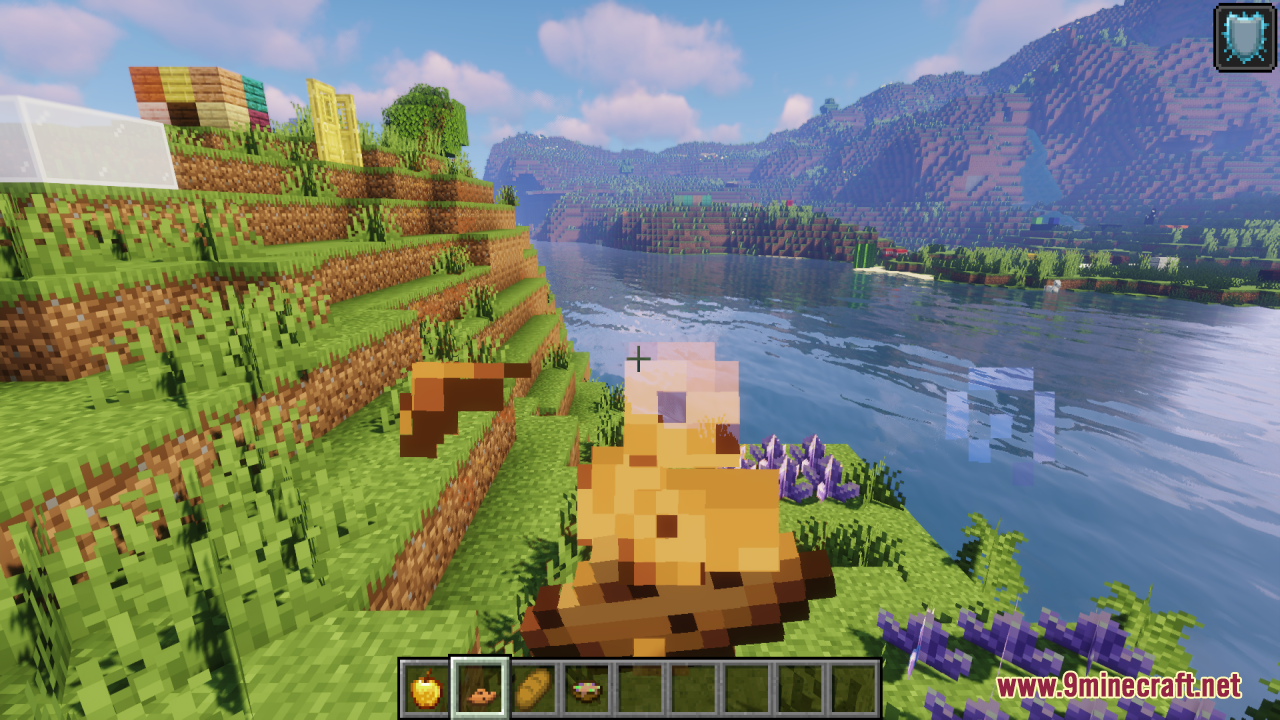Open the www.9minecraft.net watermark link
Viewport: 1280px width, 720px height.
pyautogui.click(x=1119, y=686)
